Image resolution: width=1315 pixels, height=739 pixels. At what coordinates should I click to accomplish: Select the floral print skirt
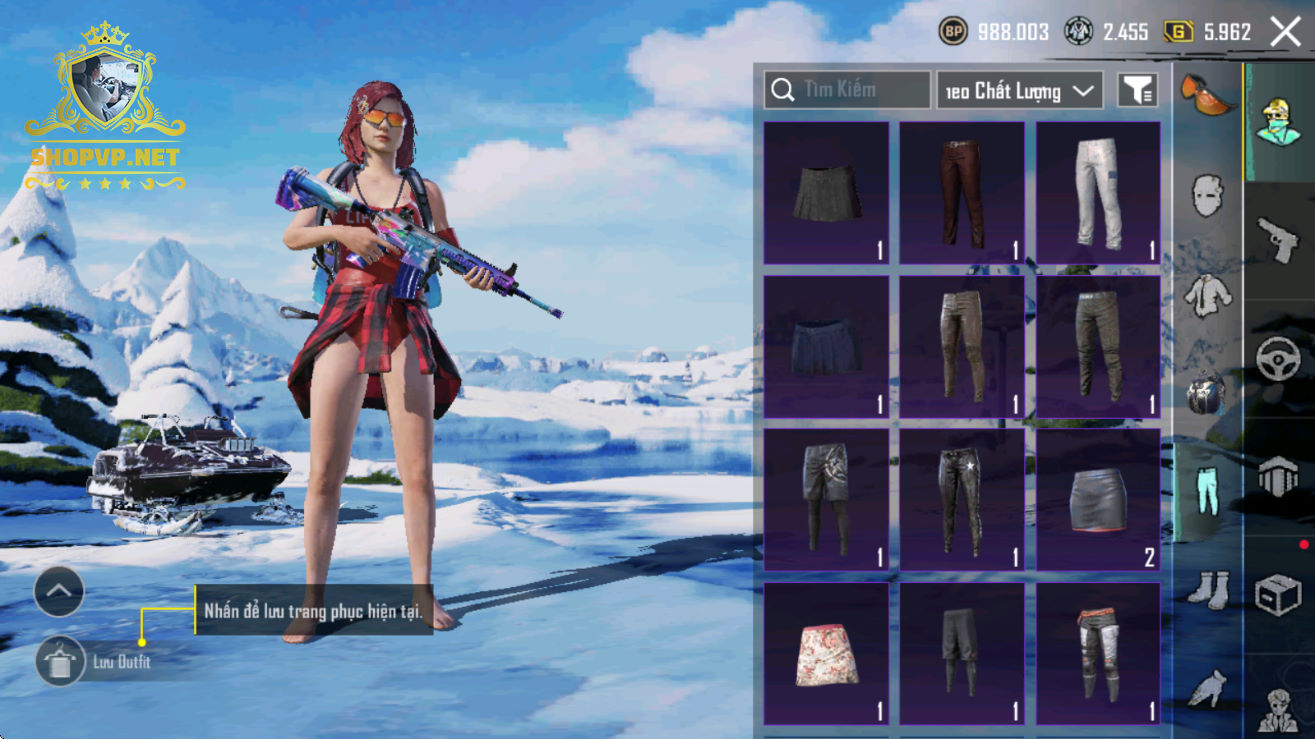click(825, 654)
